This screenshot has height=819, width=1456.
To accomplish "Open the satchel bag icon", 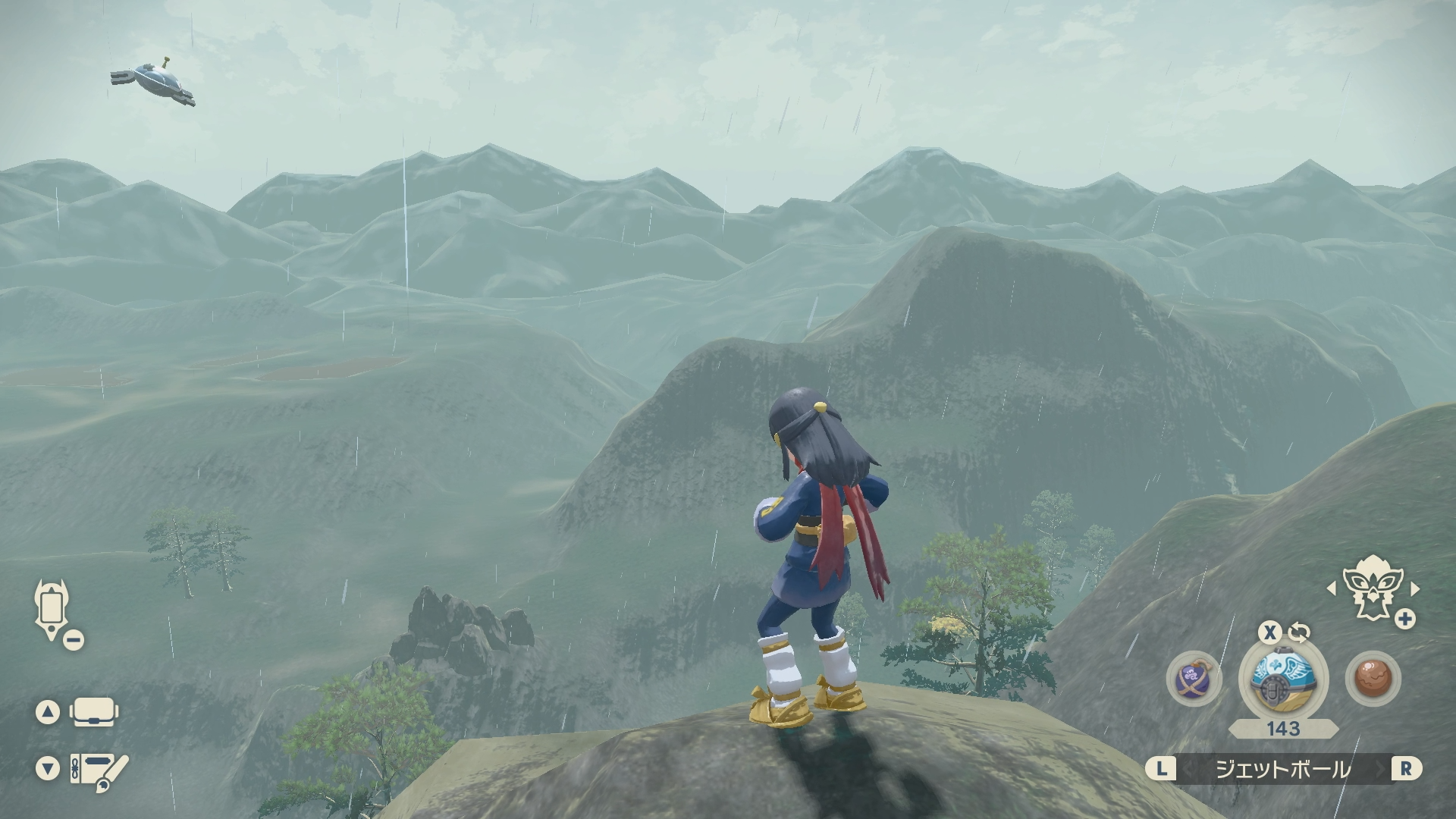I will click(x=95, y=712).
